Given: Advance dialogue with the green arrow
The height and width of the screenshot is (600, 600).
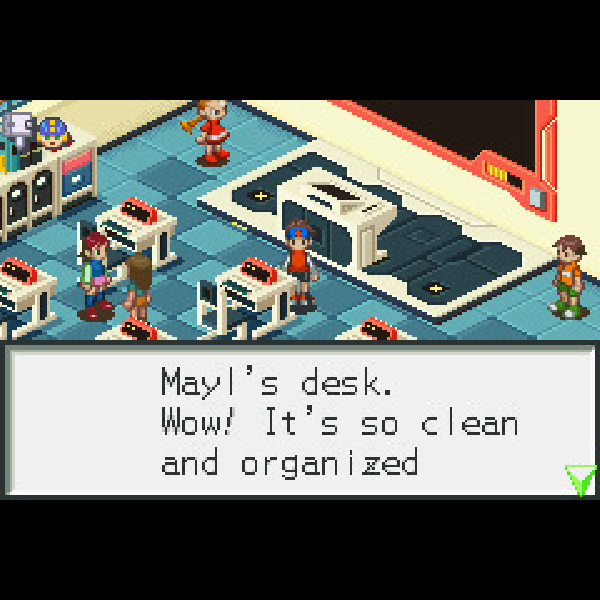Looking at the screenshot, I should [x=579, y=479].
